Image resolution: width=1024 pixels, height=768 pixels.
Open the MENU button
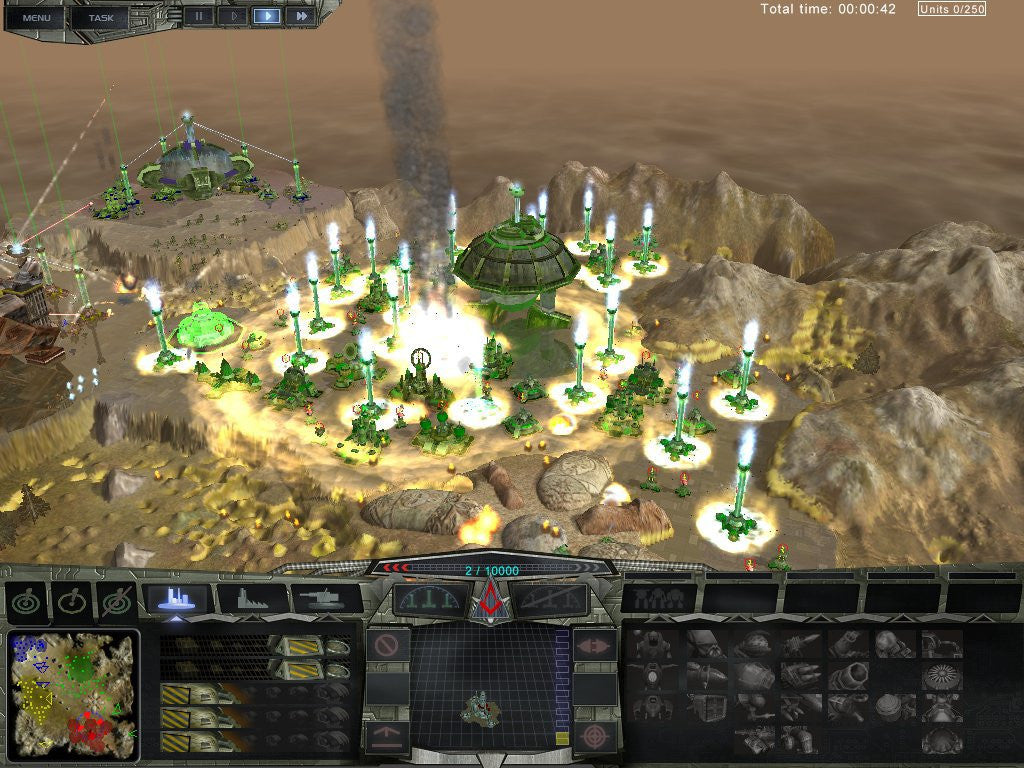click(36, 17)
